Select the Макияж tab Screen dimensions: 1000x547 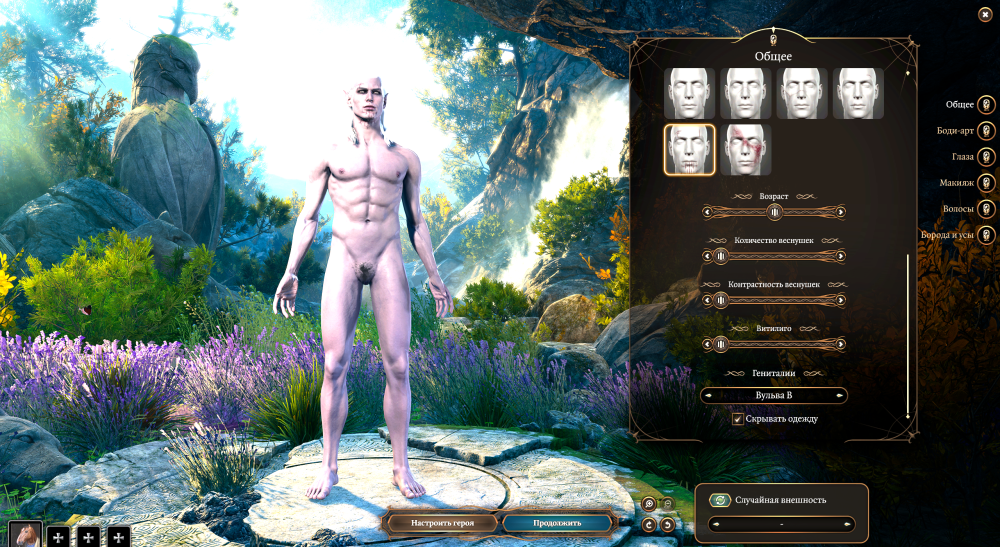pyautogui.click(x=986, y=183)
